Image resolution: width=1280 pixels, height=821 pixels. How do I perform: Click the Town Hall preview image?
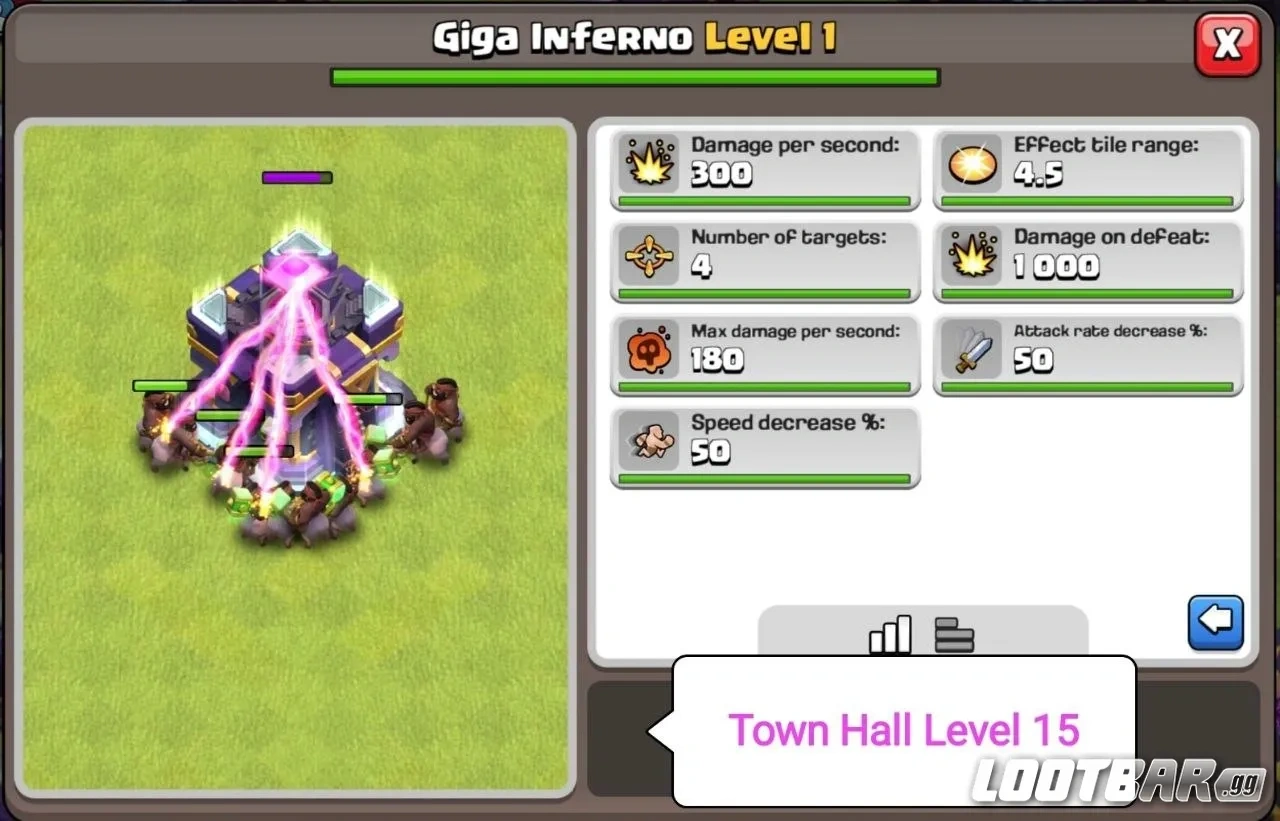(300, 350)
